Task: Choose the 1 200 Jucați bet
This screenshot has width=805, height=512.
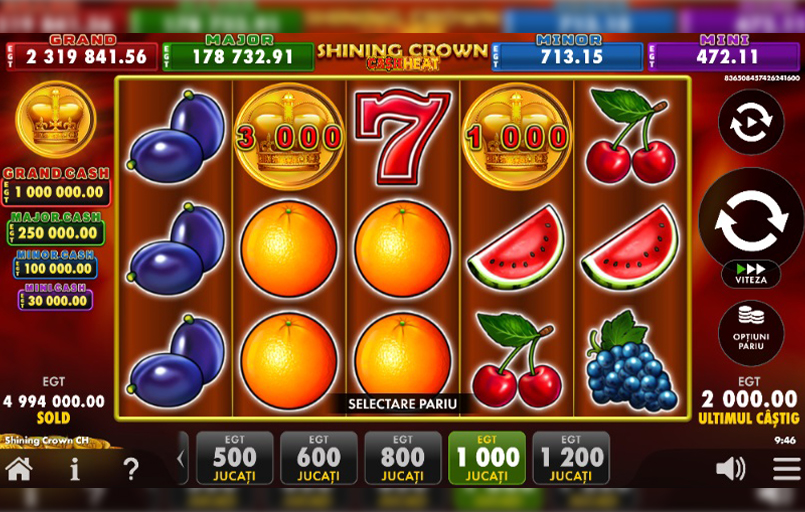Action: coord(571,458)
